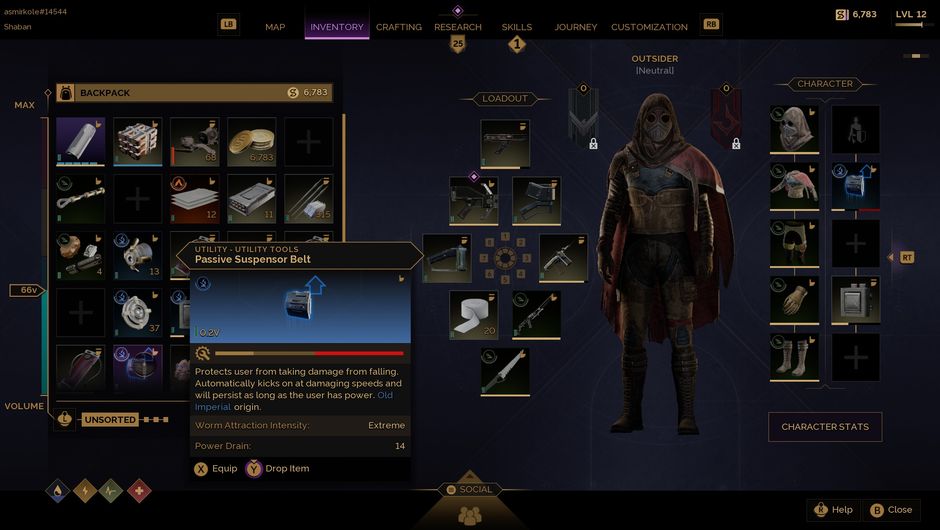Equip the Passive Suspensor Belt
Viewport: 940px width, 530px height.
pyautogui.click(x=216, y=468)
